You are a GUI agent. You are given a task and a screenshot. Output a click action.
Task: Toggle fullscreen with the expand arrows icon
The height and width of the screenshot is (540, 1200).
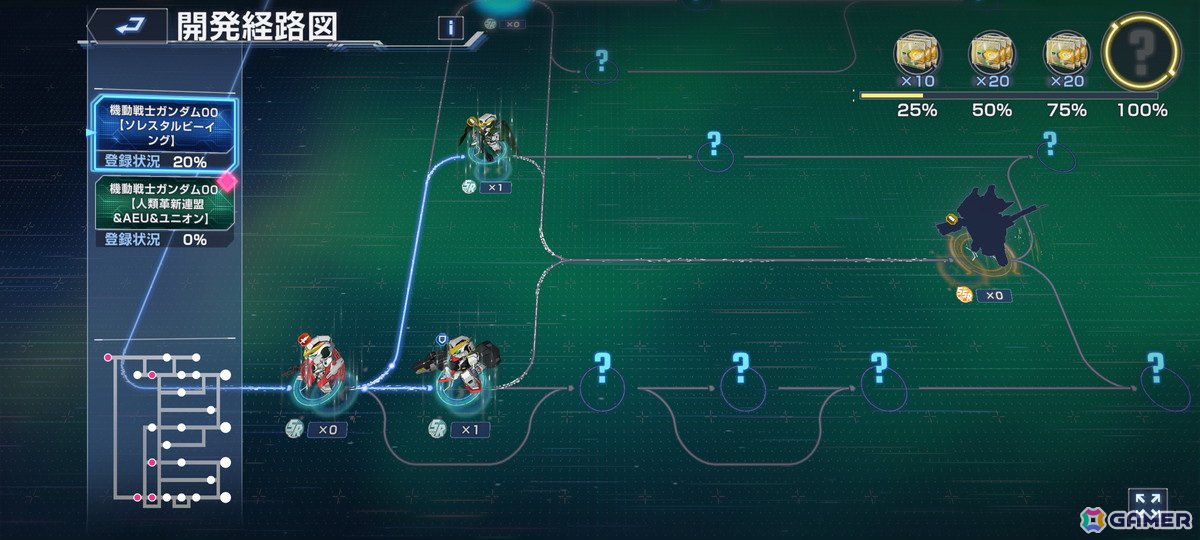click(1148, 501)
